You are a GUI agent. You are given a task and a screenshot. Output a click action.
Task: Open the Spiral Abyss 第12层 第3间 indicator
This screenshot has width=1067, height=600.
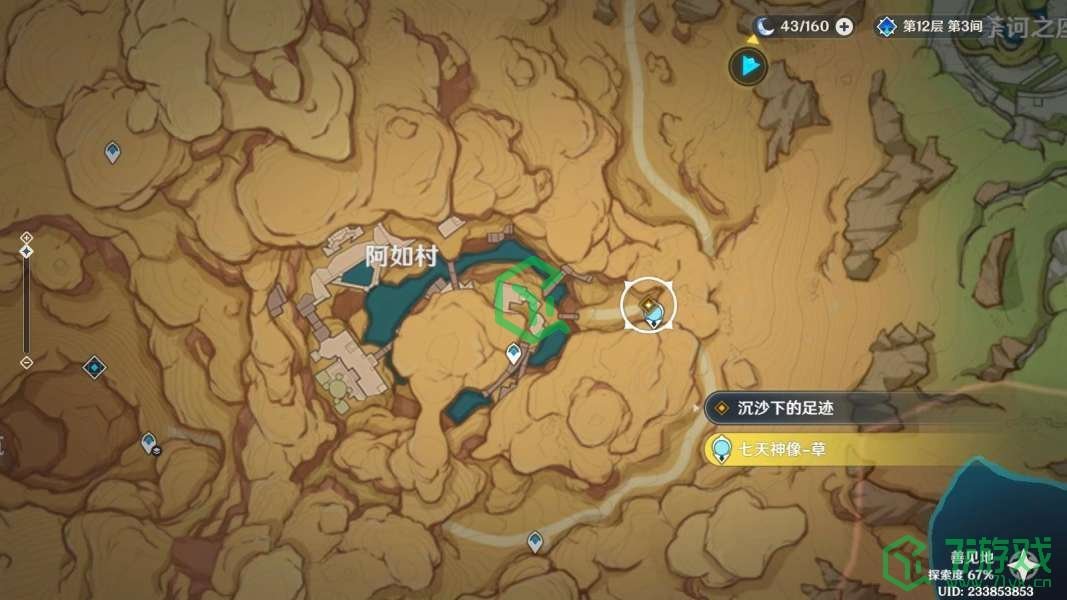(x=930, y=26)
